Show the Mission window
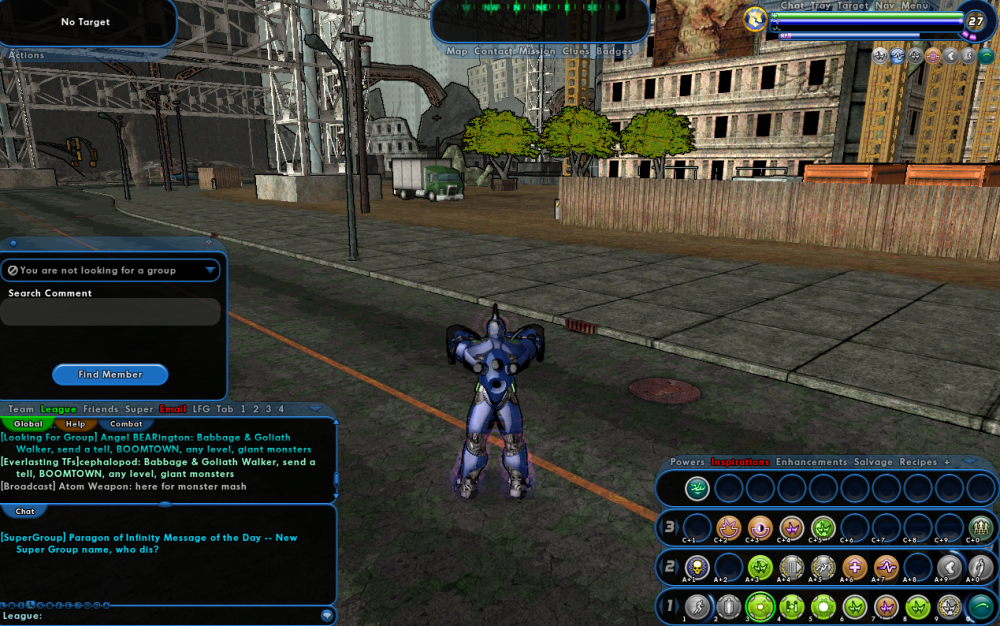1000x626 pixels. pos(537,51)
